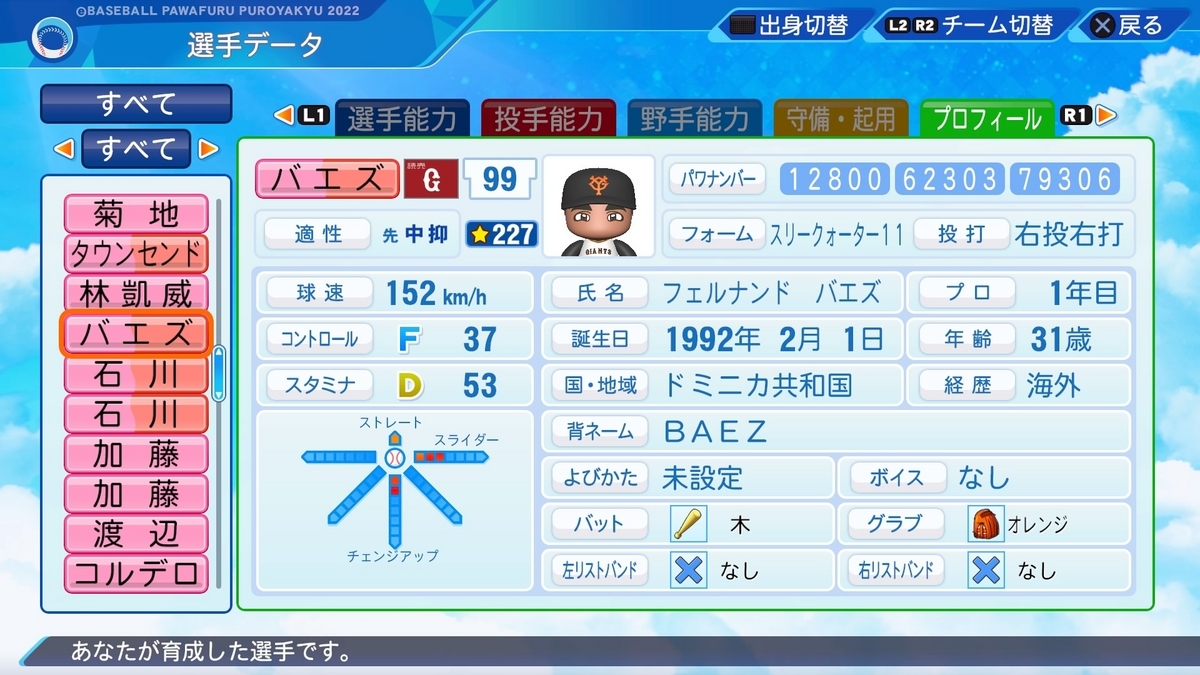
Task: Click the left arrow beside すべて filter
Action: point(63,149)
